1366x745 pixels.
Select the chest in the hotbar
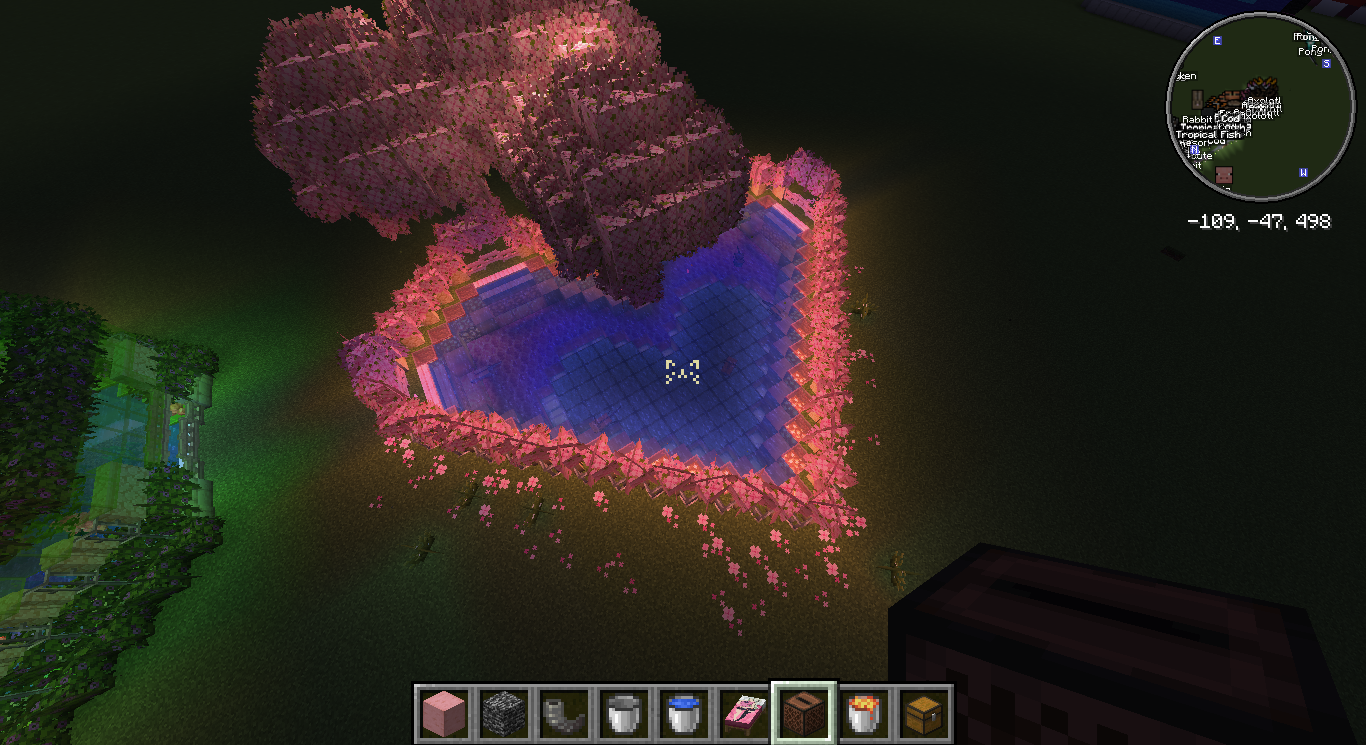[923, 714]
